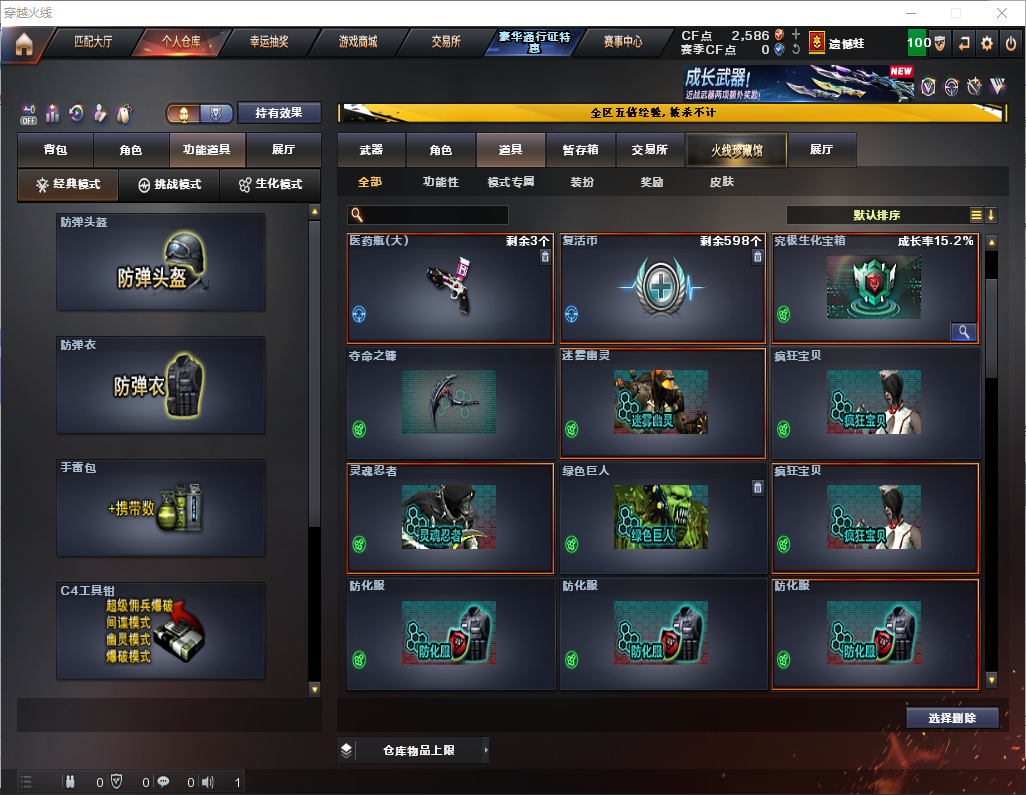Open the 火线珍藏馆 collection tab
This screenshot has height=795, width=1026.
coord(736,150)
